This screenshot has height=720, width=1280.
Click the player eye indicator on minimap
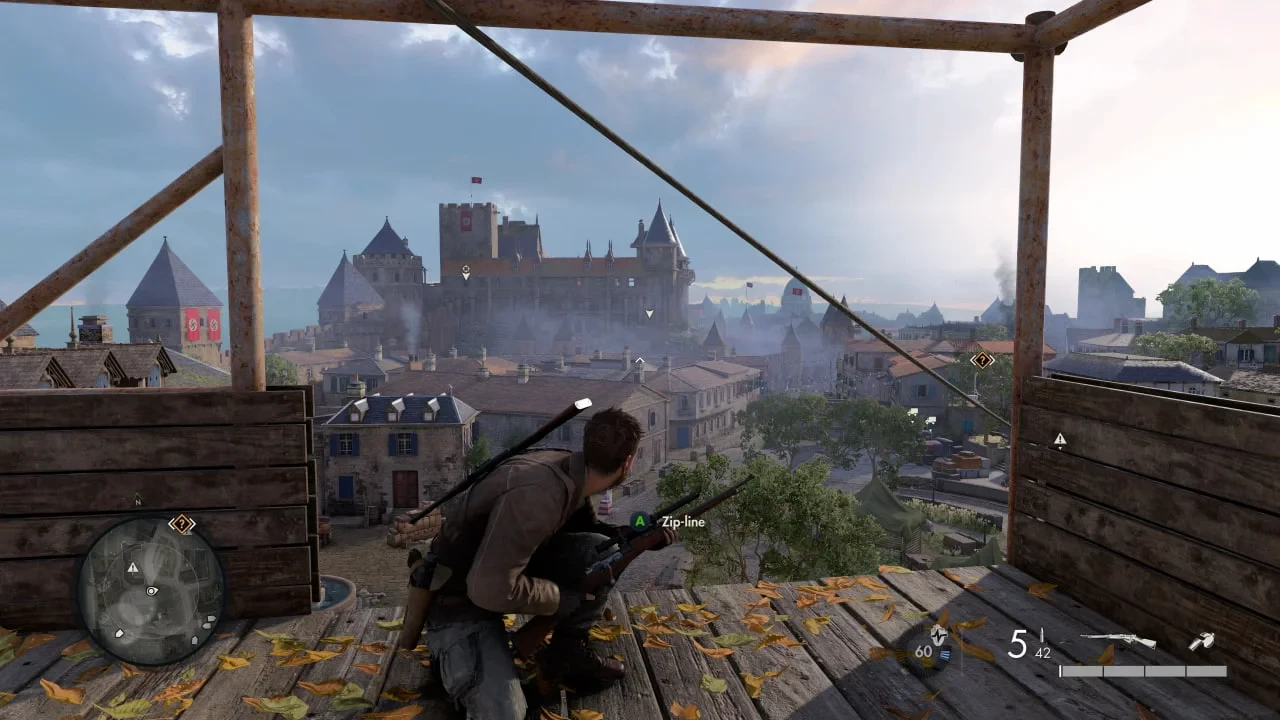(151, 591)
